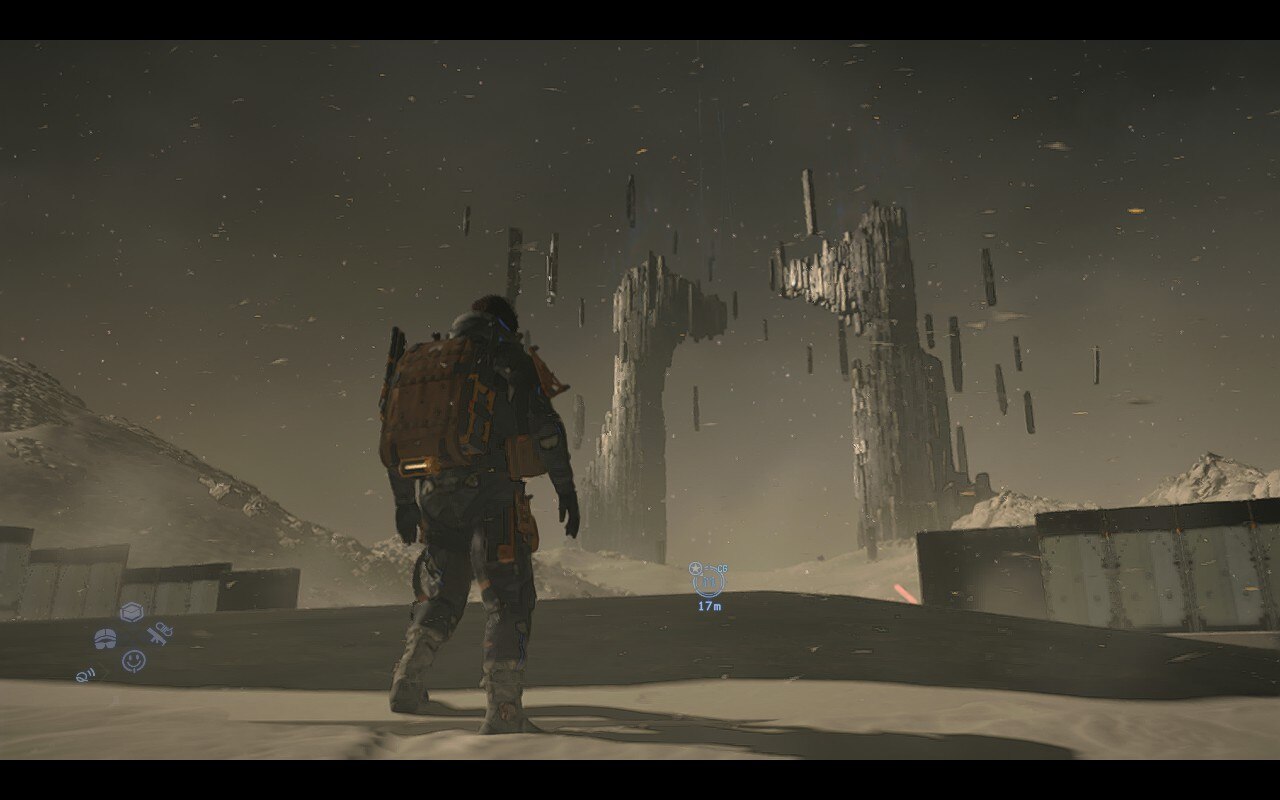Select the 17m distance label

click(x=710, y=604)
